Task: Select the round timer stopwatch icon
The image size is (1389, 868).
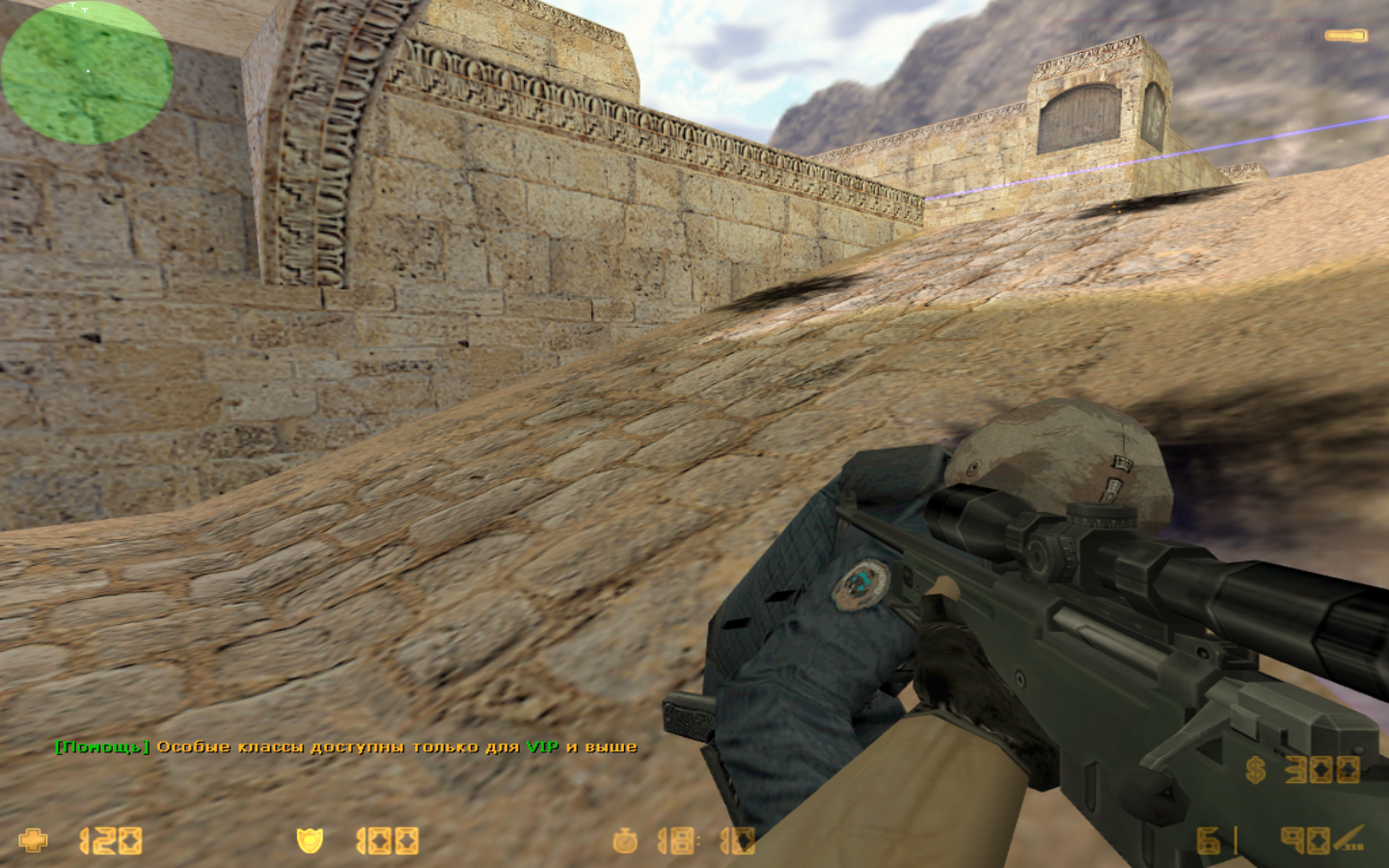Action: 625,841
